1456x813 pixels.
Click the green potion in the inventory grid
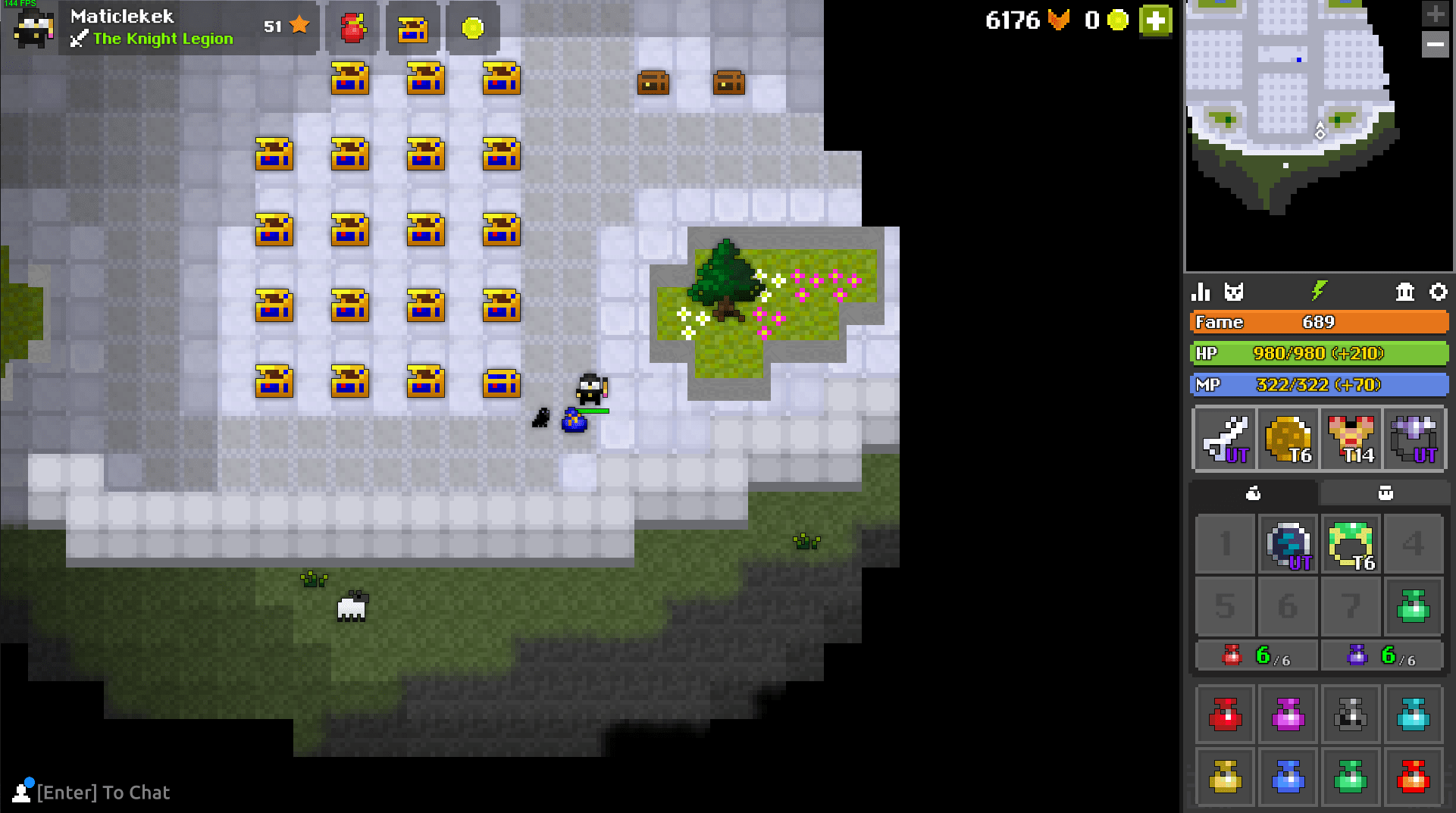(x=1414, y=606)
